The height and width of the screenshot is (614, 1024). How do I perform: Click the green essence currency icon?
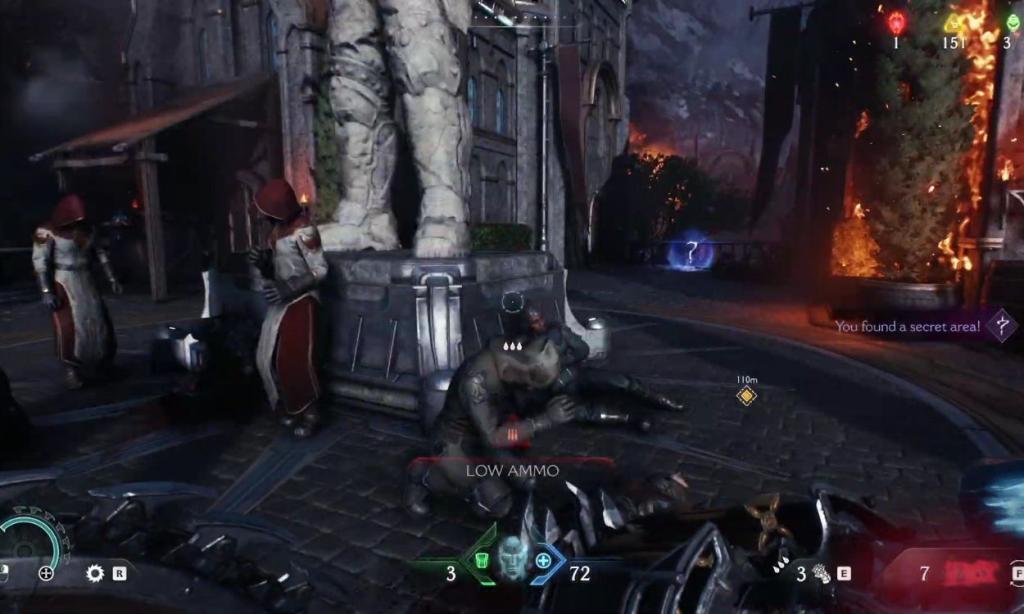1012,22
